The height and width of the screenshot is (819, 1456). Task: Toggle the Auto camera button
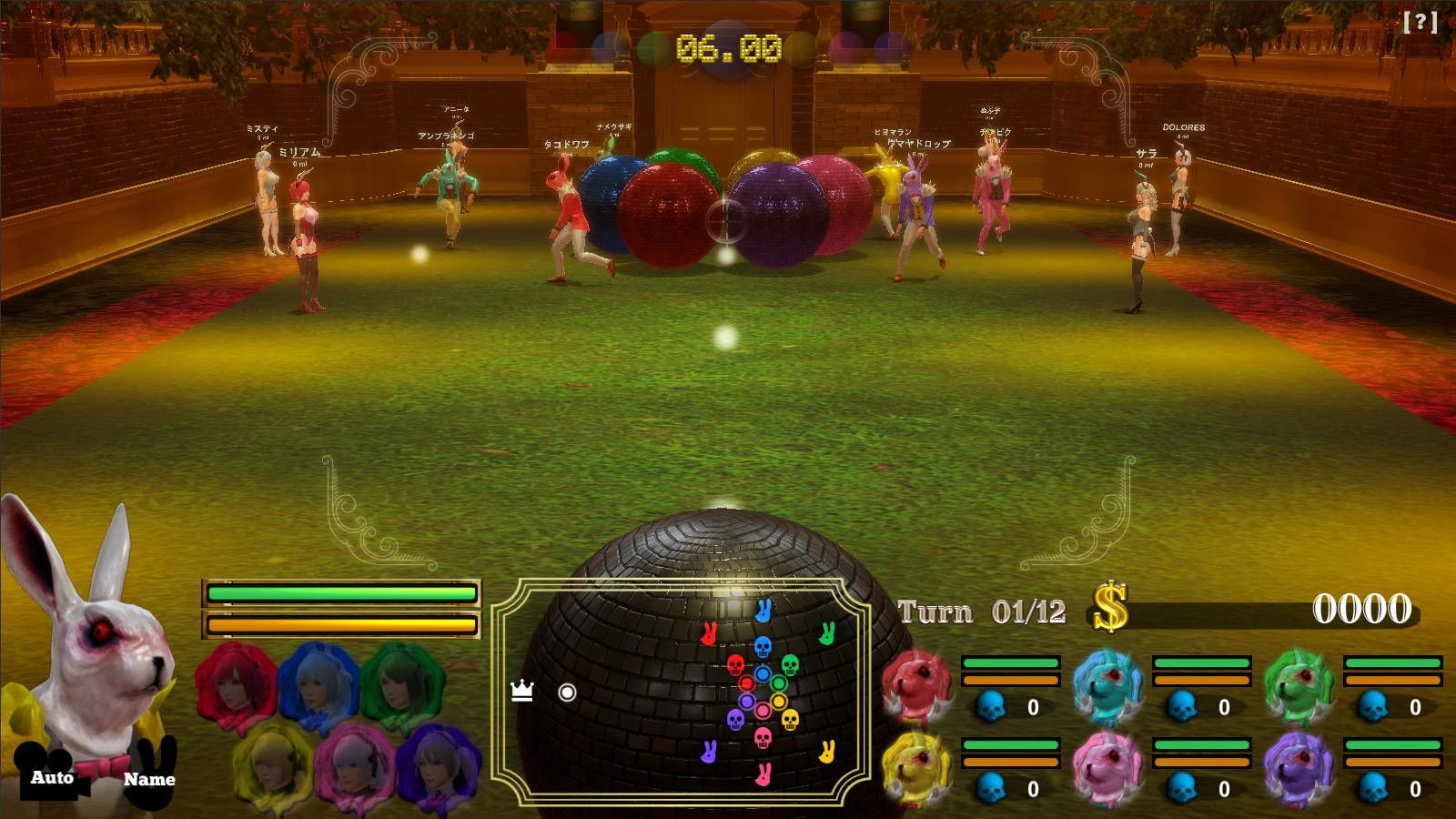(52, 776)
